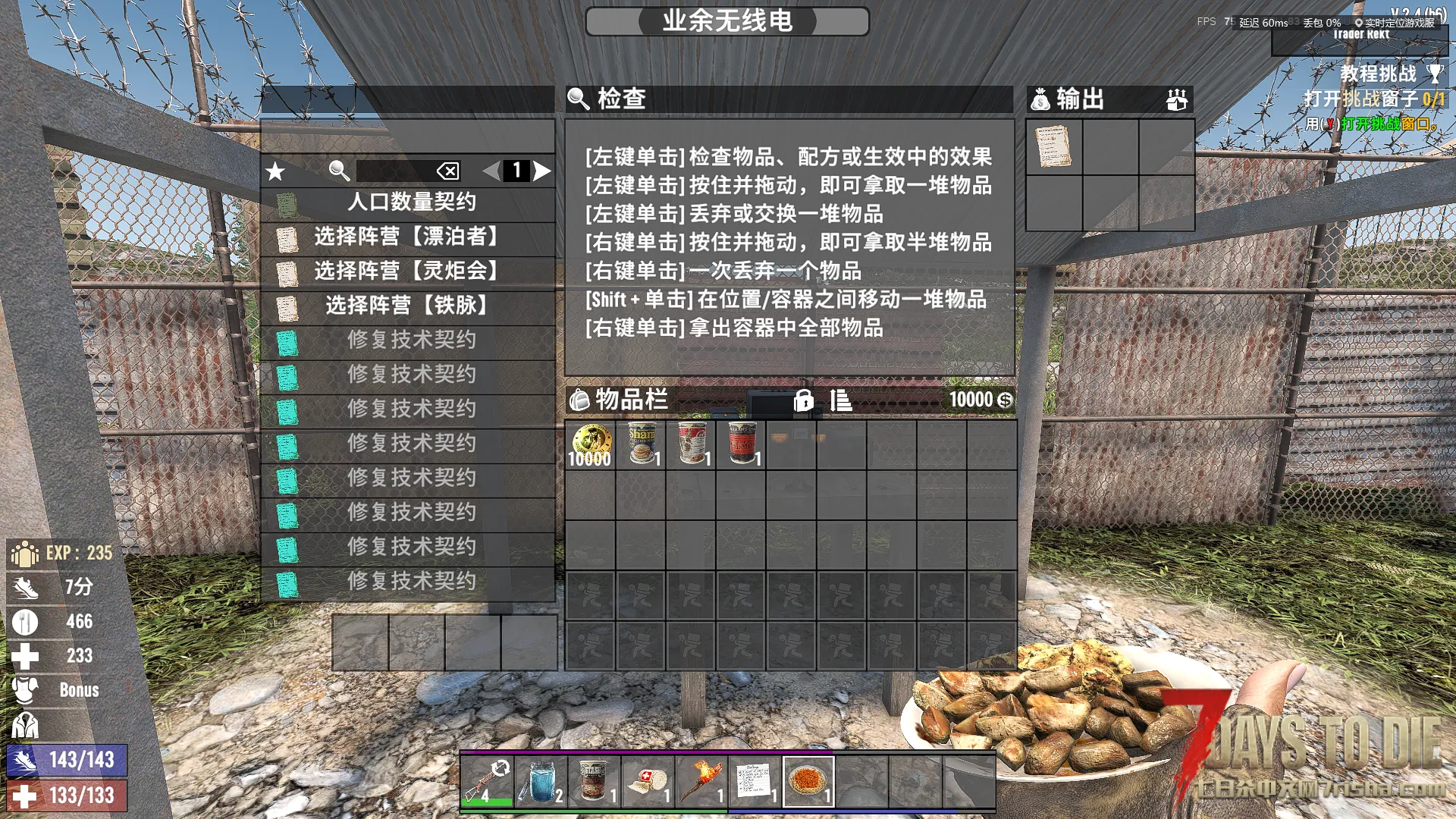Screen dimensions: 1456x819
Task: Select the Sham canned food in inventory
Action: [x=641, y=445]
